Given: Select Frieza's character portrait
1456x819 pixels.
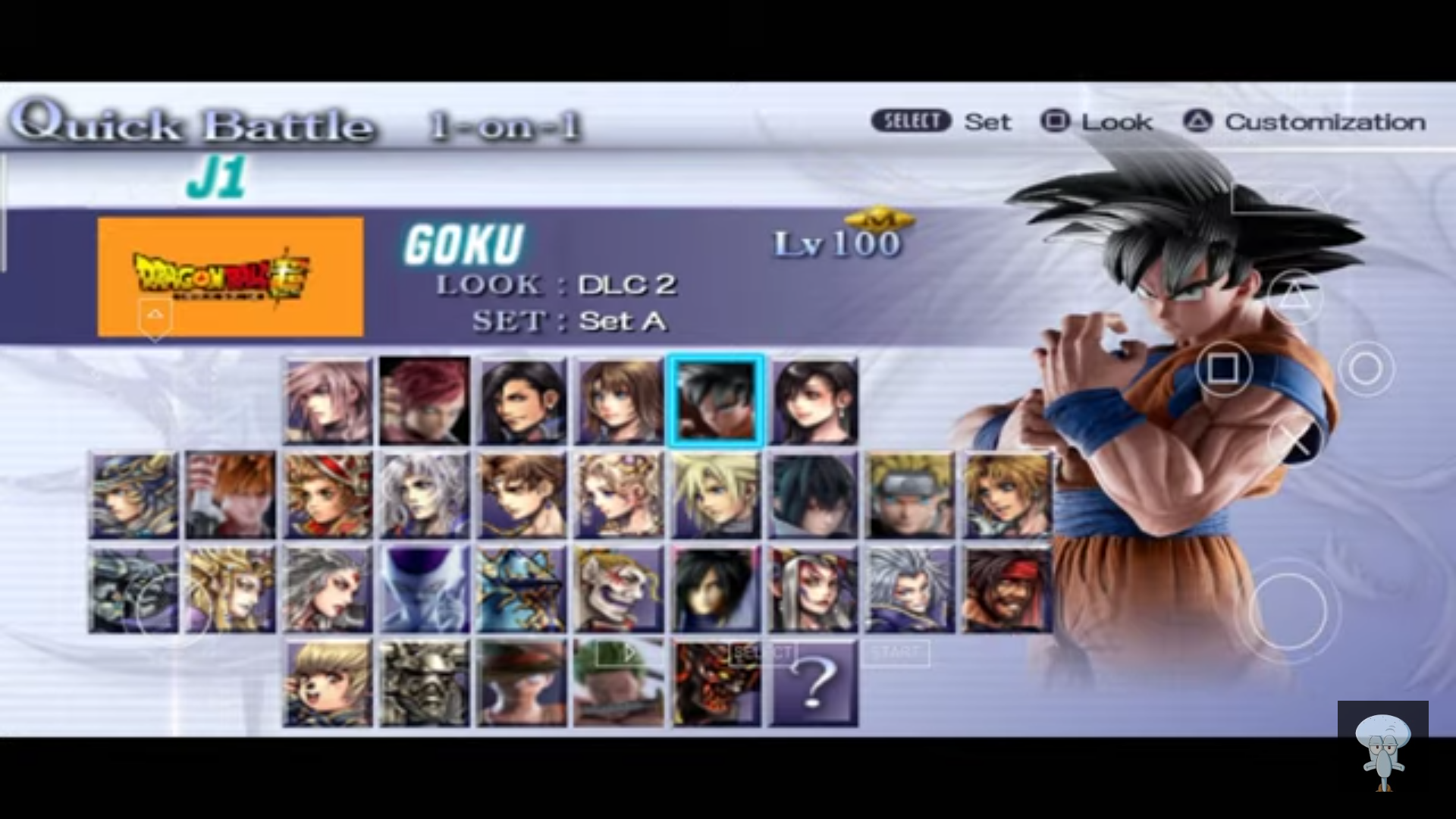Looking at the screenshot, I should tap(423, 589).
